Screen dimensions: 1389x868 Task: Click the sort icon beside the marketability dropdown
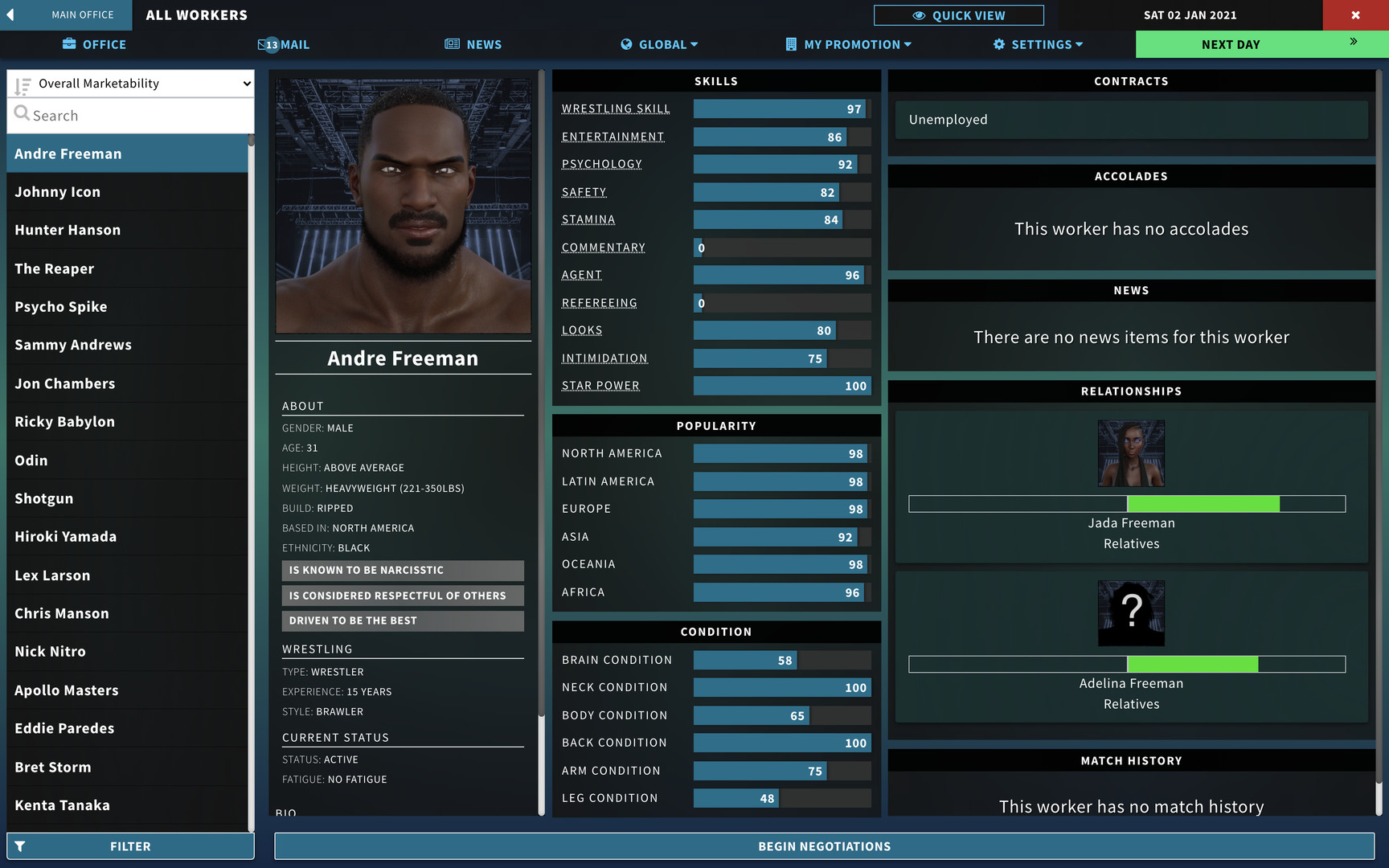pos(23,83)
